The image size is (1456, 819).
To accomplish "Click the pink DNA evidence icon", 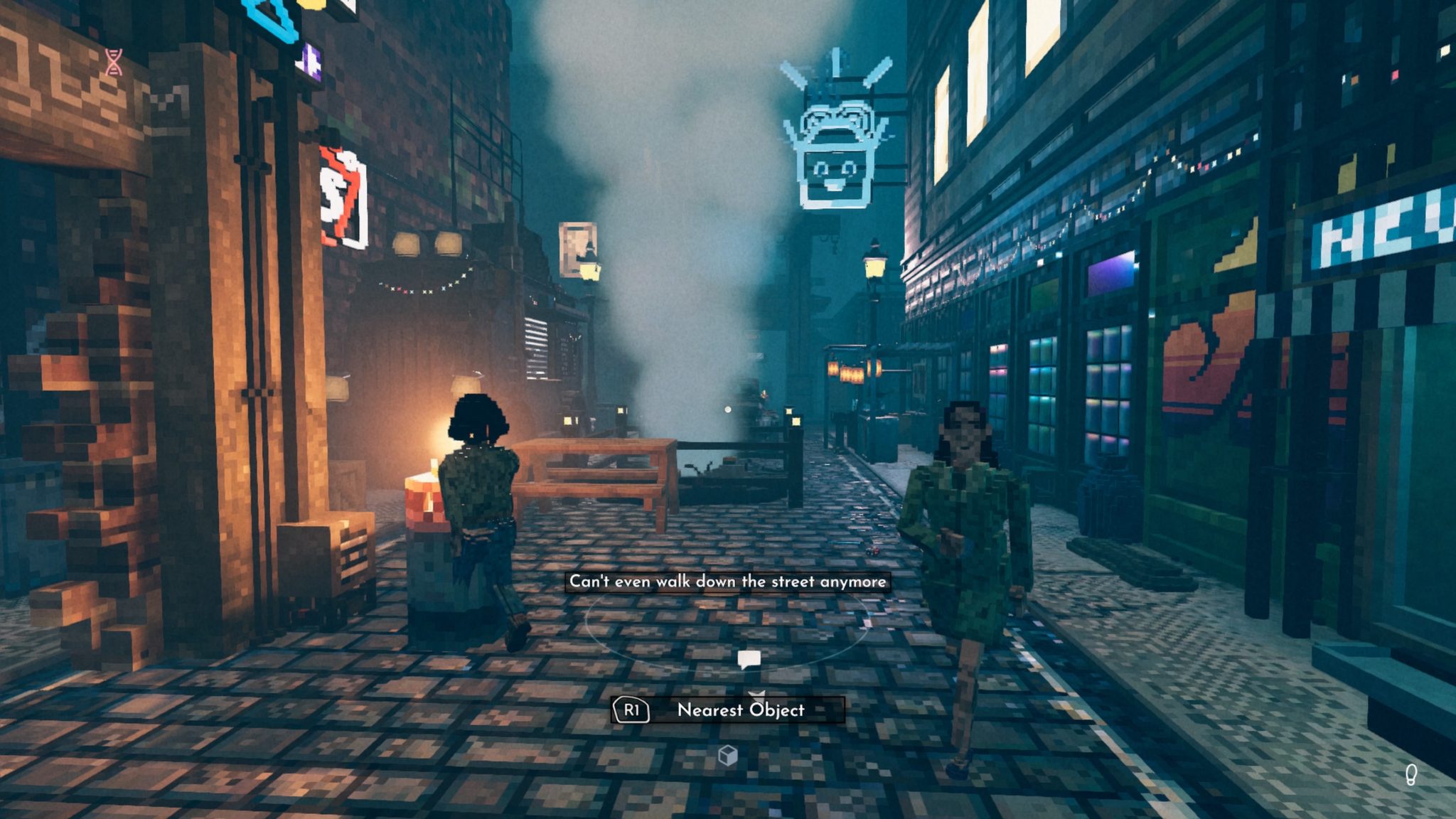I will pyautogui.click(x=114, y=62).
